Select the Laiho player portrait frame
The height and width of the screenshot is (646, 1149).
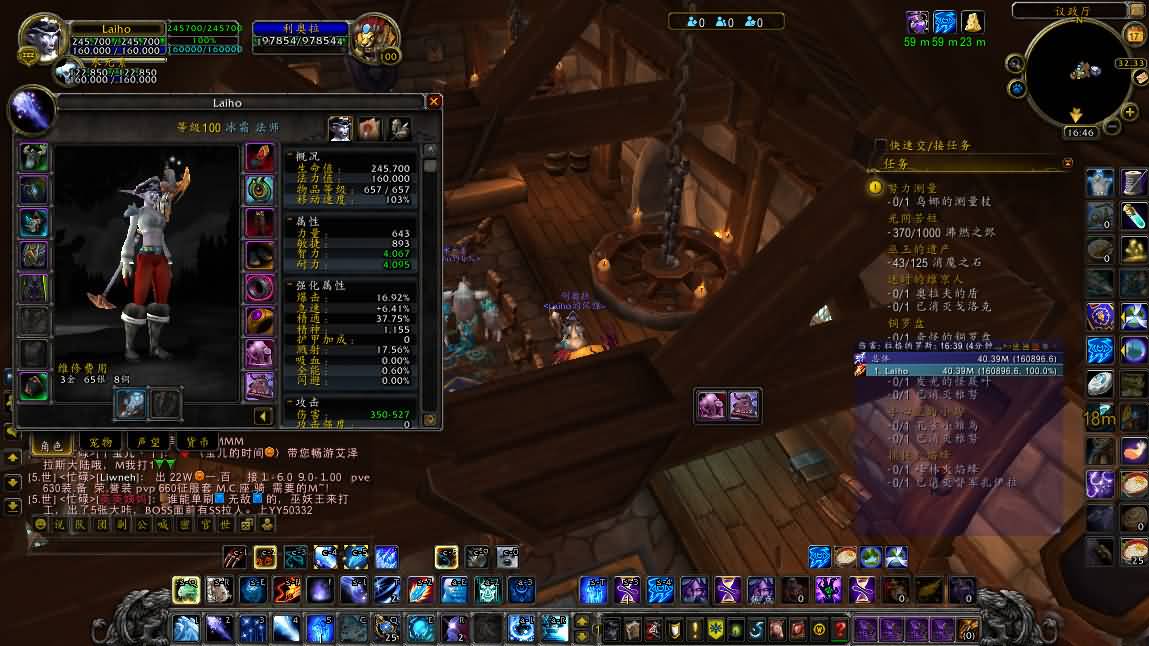pyautogui.click(x=44, y=40)
